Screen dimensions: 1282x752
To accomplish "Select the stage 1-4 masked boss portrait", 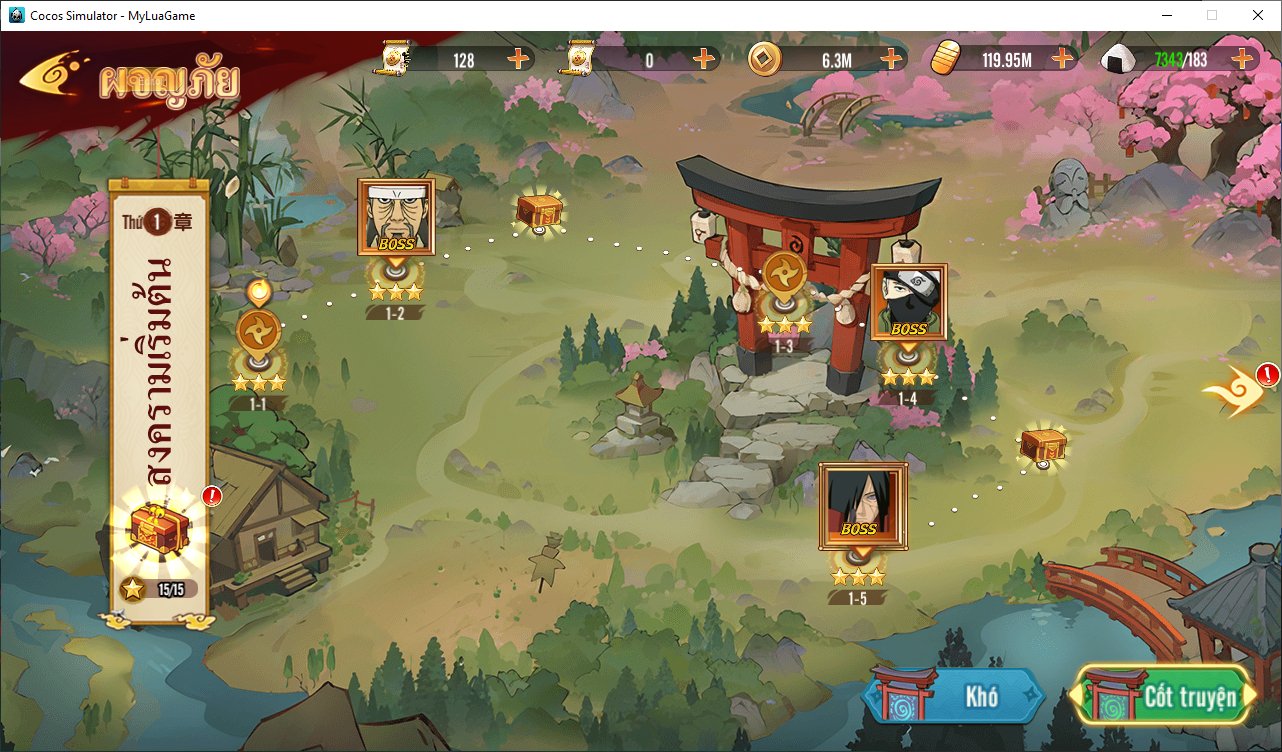I will pyautogui.click(x=908, y=302).
